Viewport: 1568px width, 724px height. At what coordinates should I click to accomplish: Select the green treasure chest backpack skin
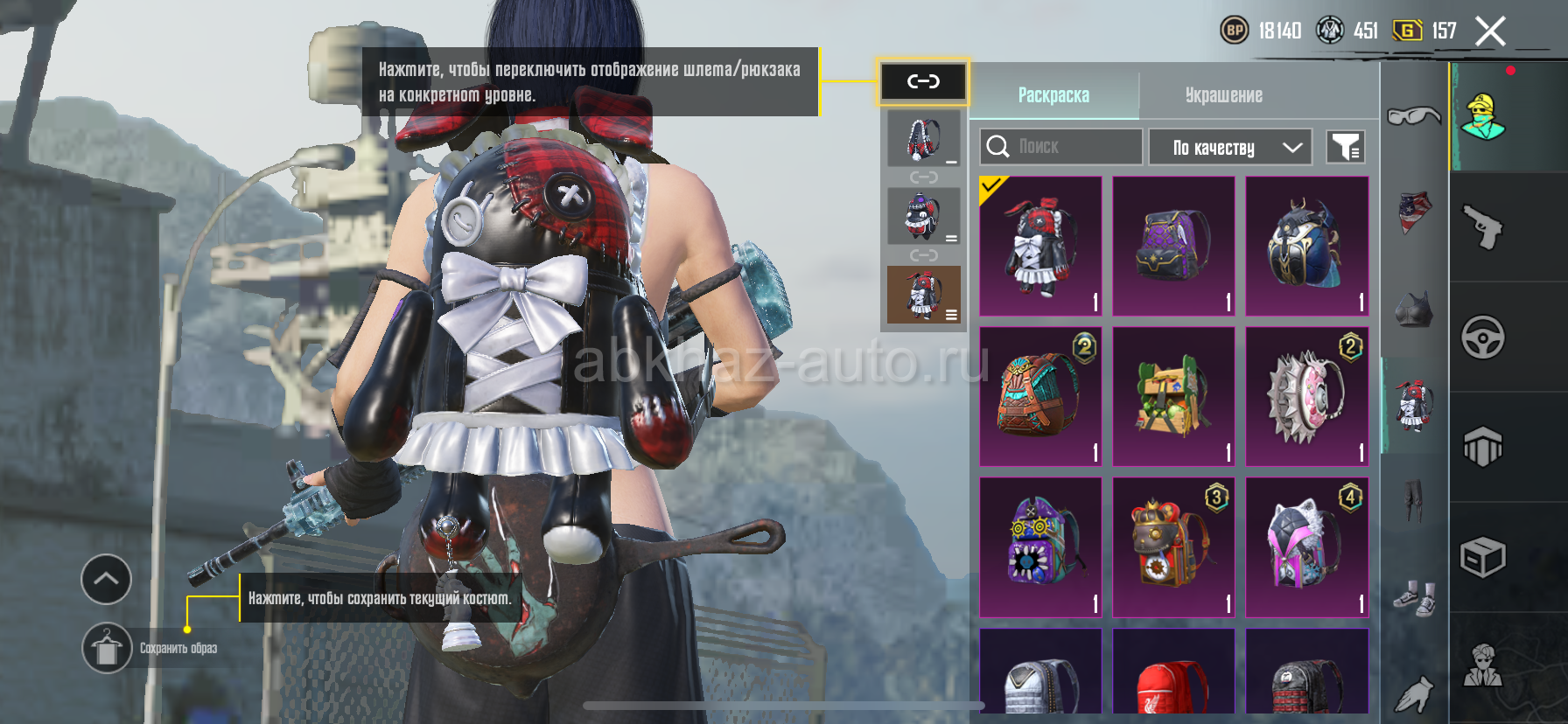[x=1173, y=396]
